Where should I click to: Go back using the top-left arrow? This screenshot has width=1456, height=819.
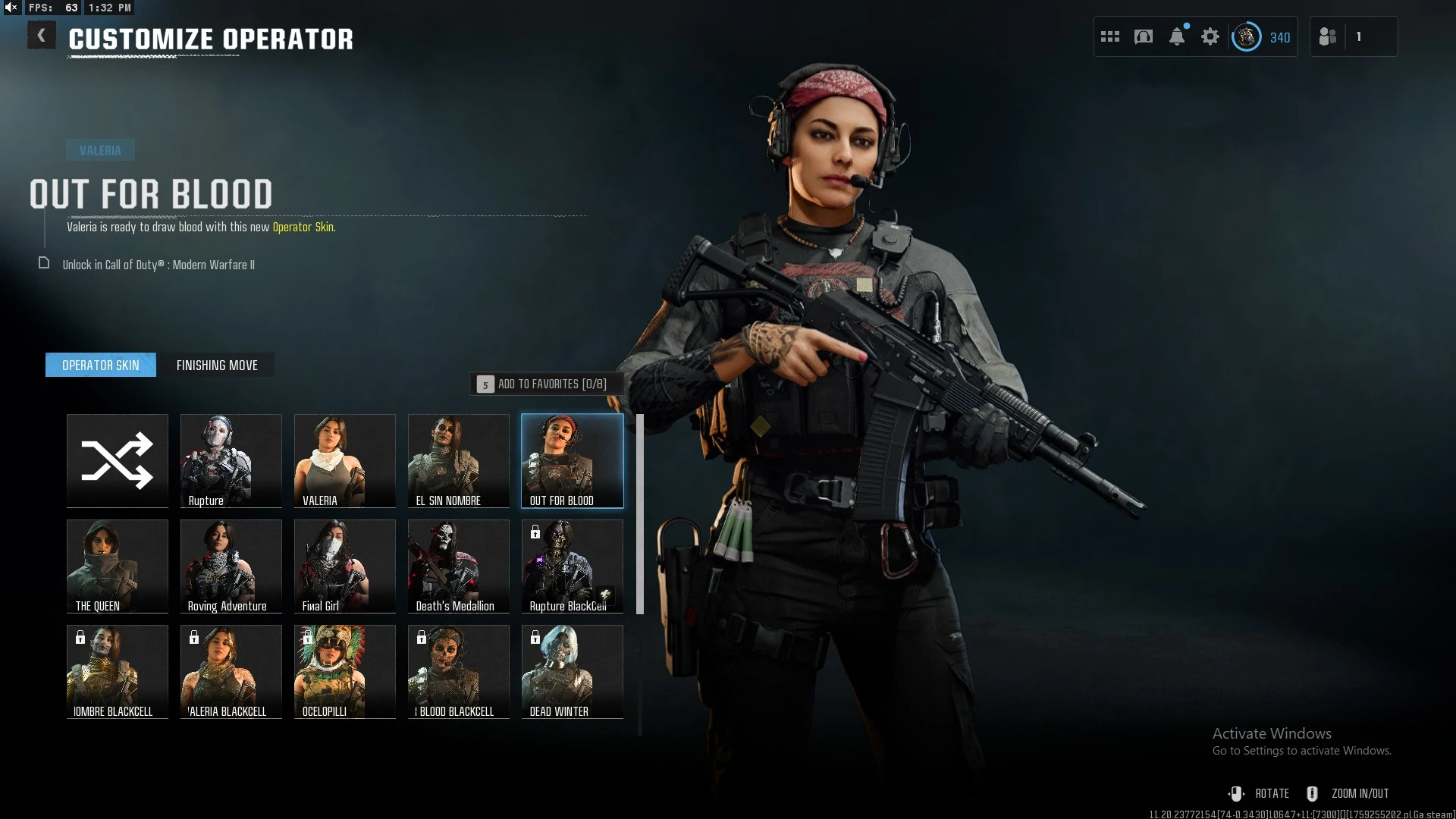pyautogui.click(x=42, y=36)
